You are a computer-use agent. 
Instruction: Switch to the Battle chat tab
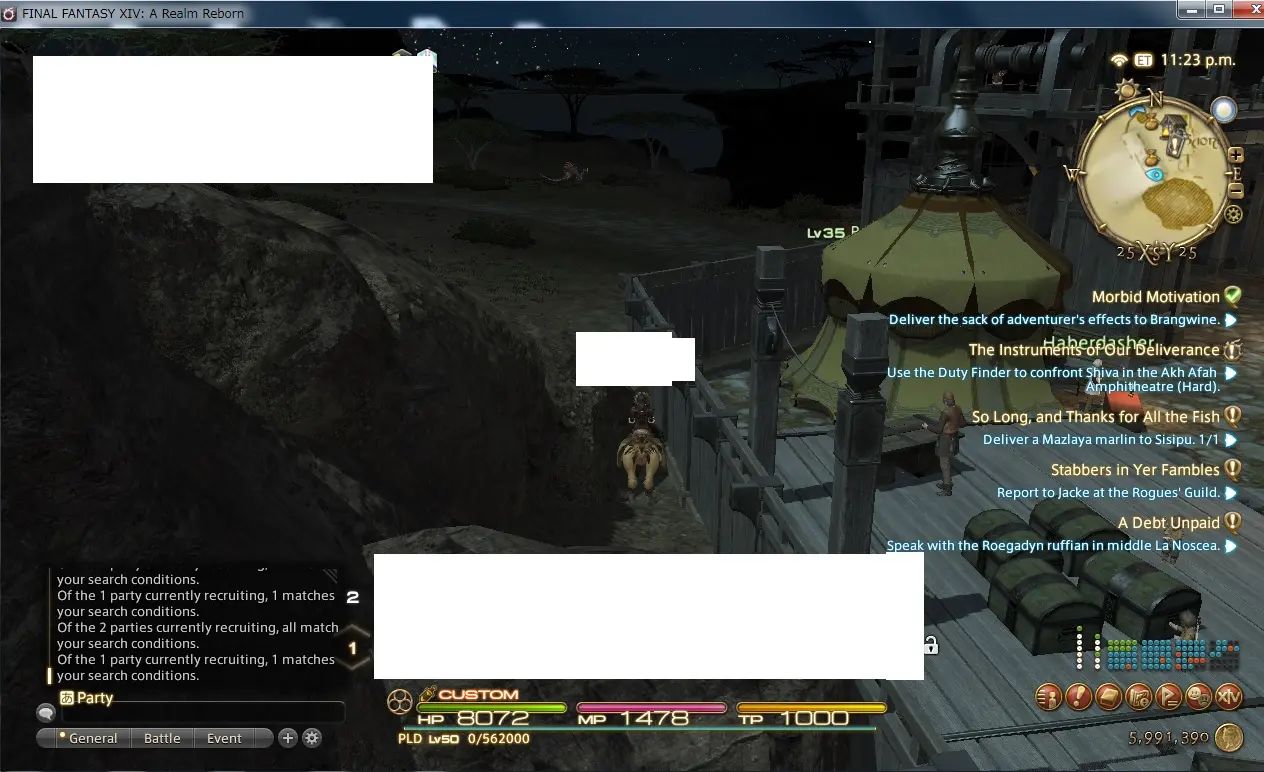(x=162, y=738)
